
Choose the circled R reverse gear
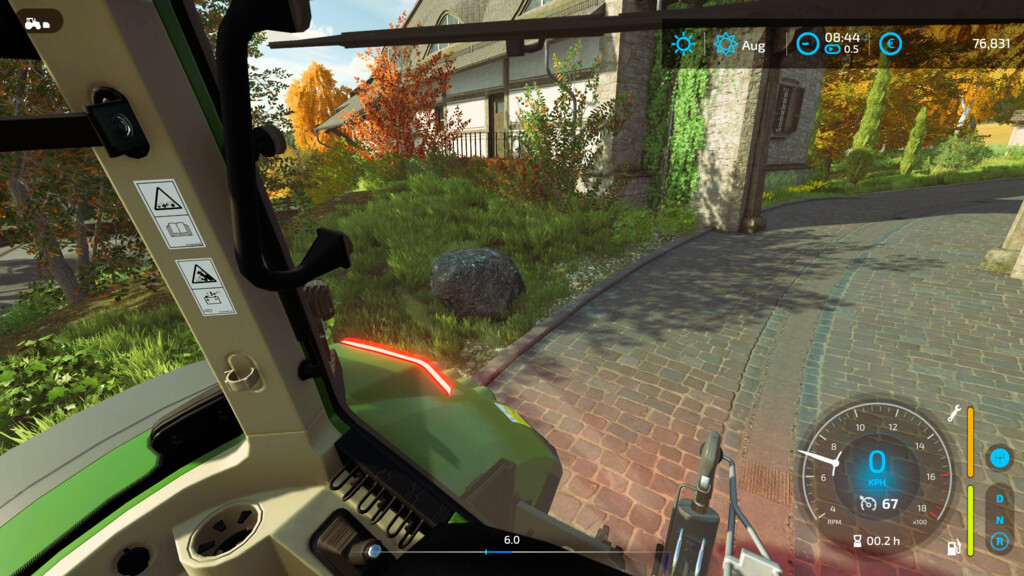point(997,541)
